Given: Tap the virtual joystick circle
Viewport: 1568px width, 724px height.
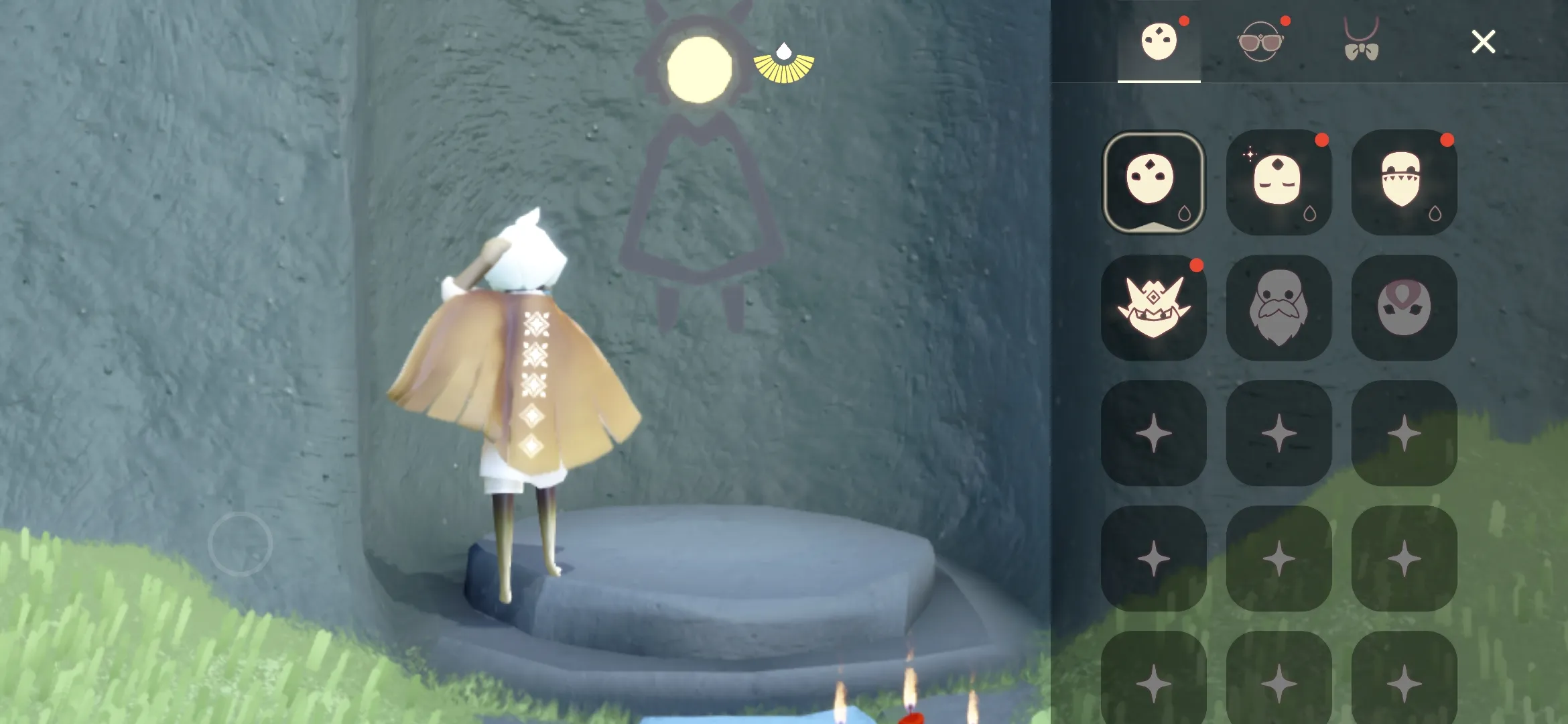Looking at the screenshot, I should click(x=241, y=543).
